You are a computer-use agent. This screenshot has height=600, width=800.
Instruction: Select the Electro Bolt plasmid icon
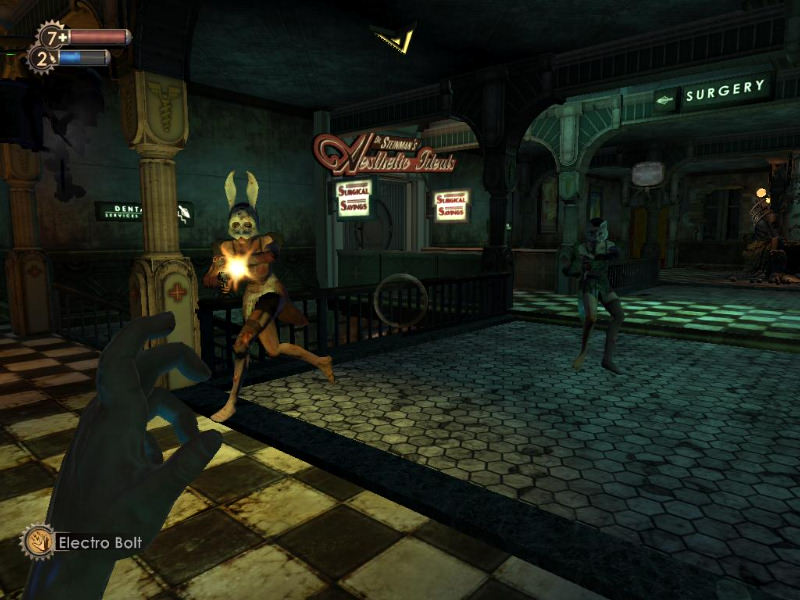coord(38,542)
